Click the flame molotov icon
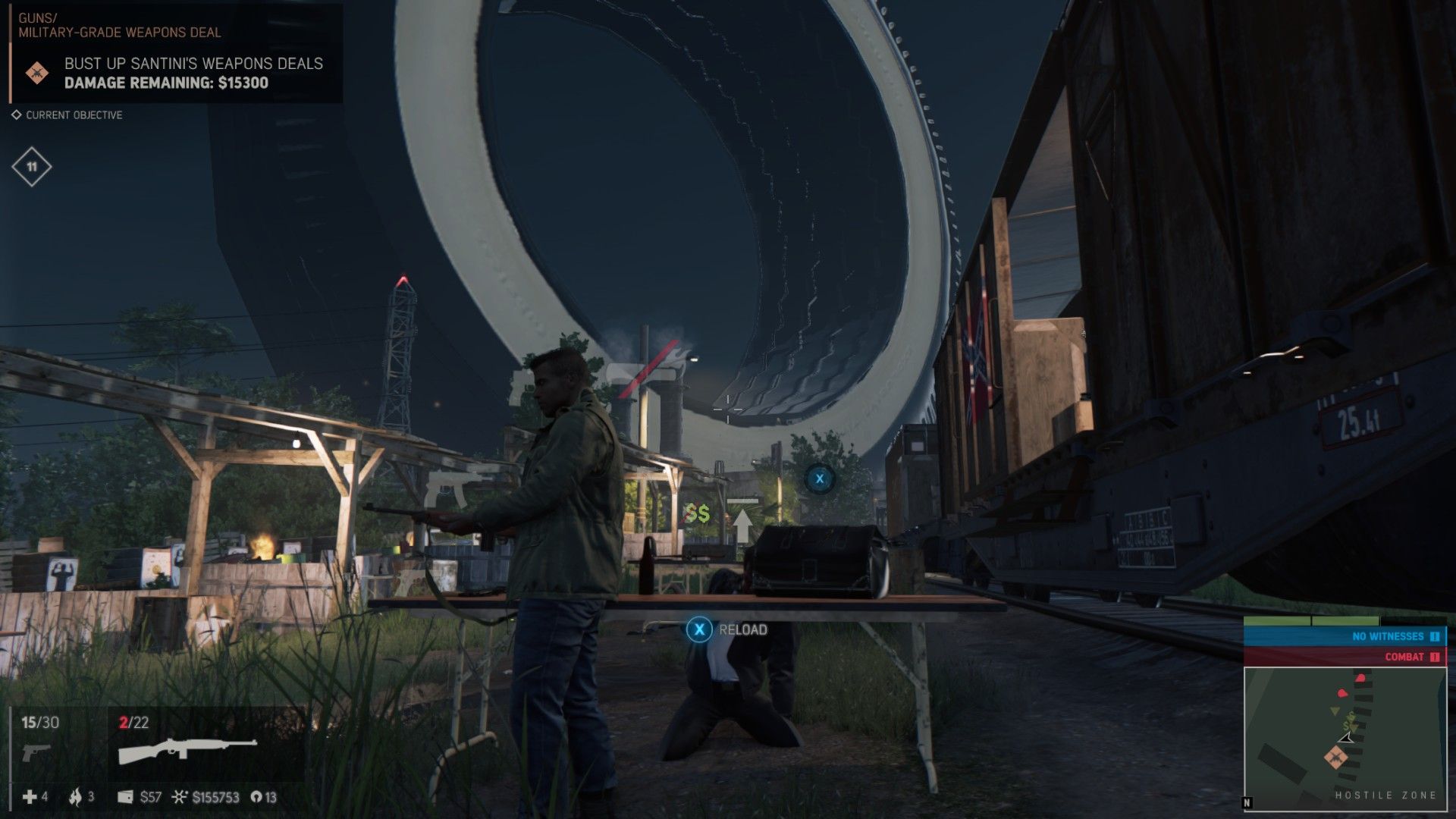1456x819 pixels. (75, 796)
